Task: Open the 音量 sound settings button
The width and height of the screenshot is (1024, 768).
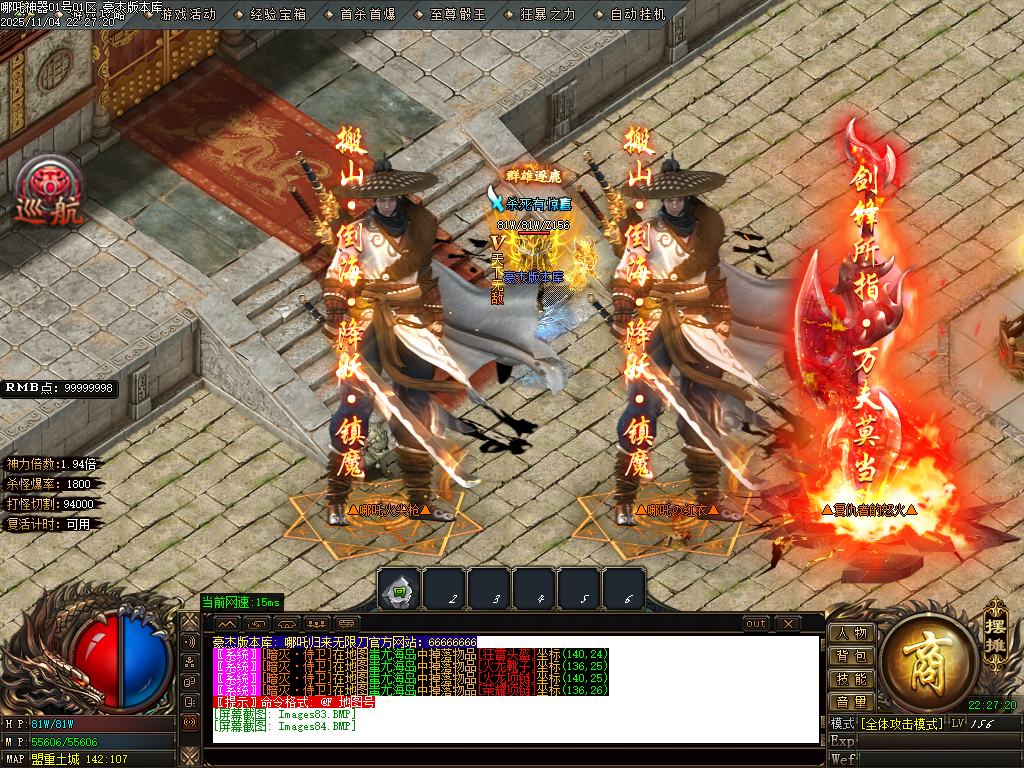Action: click(851, 702)
